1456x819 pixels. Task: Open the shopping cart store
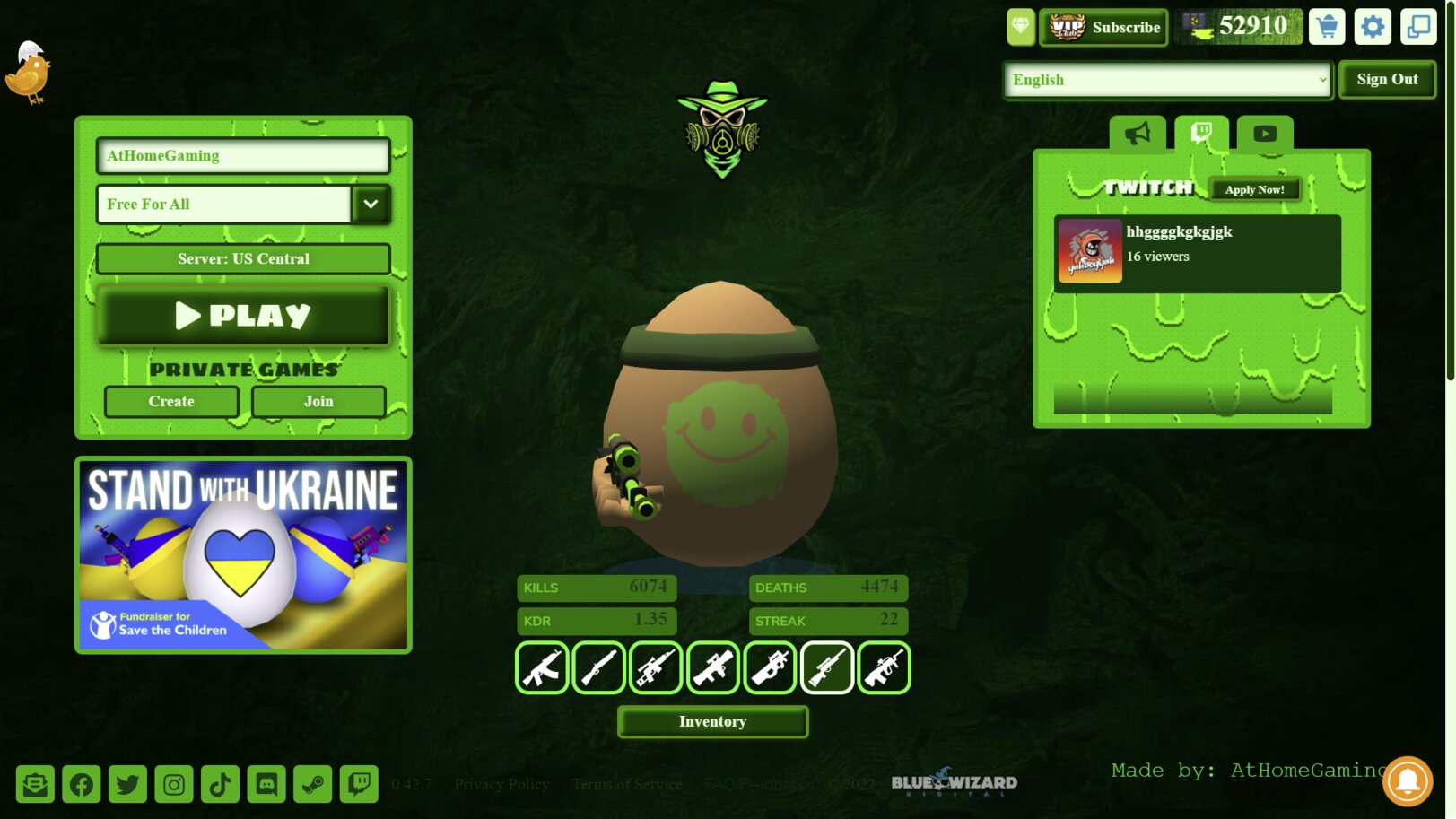click(x=1327, y=27)
